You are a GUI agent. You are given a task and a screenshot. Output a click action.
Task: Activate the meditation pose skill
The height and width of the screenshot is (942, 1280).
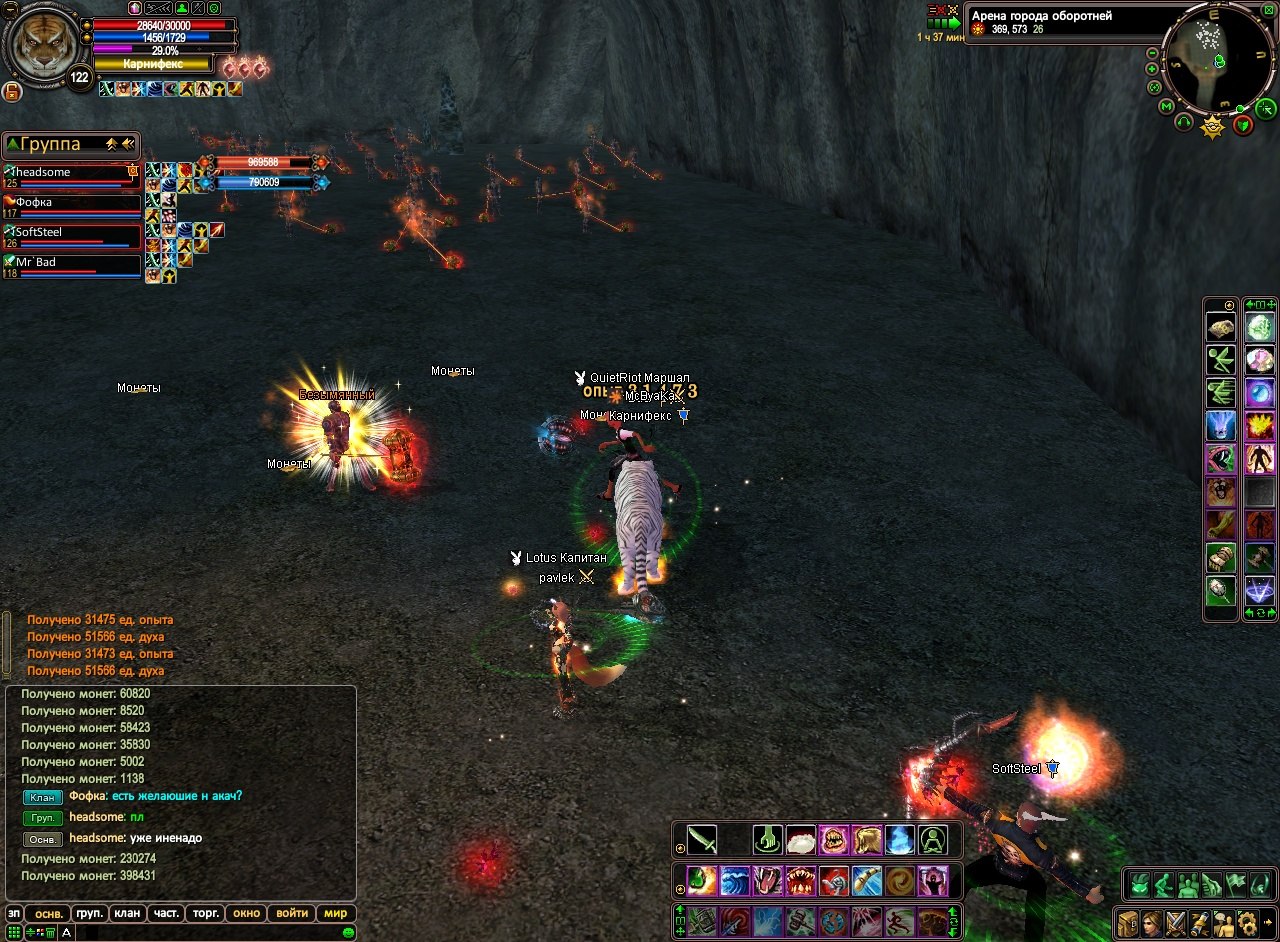coord(933,839)
